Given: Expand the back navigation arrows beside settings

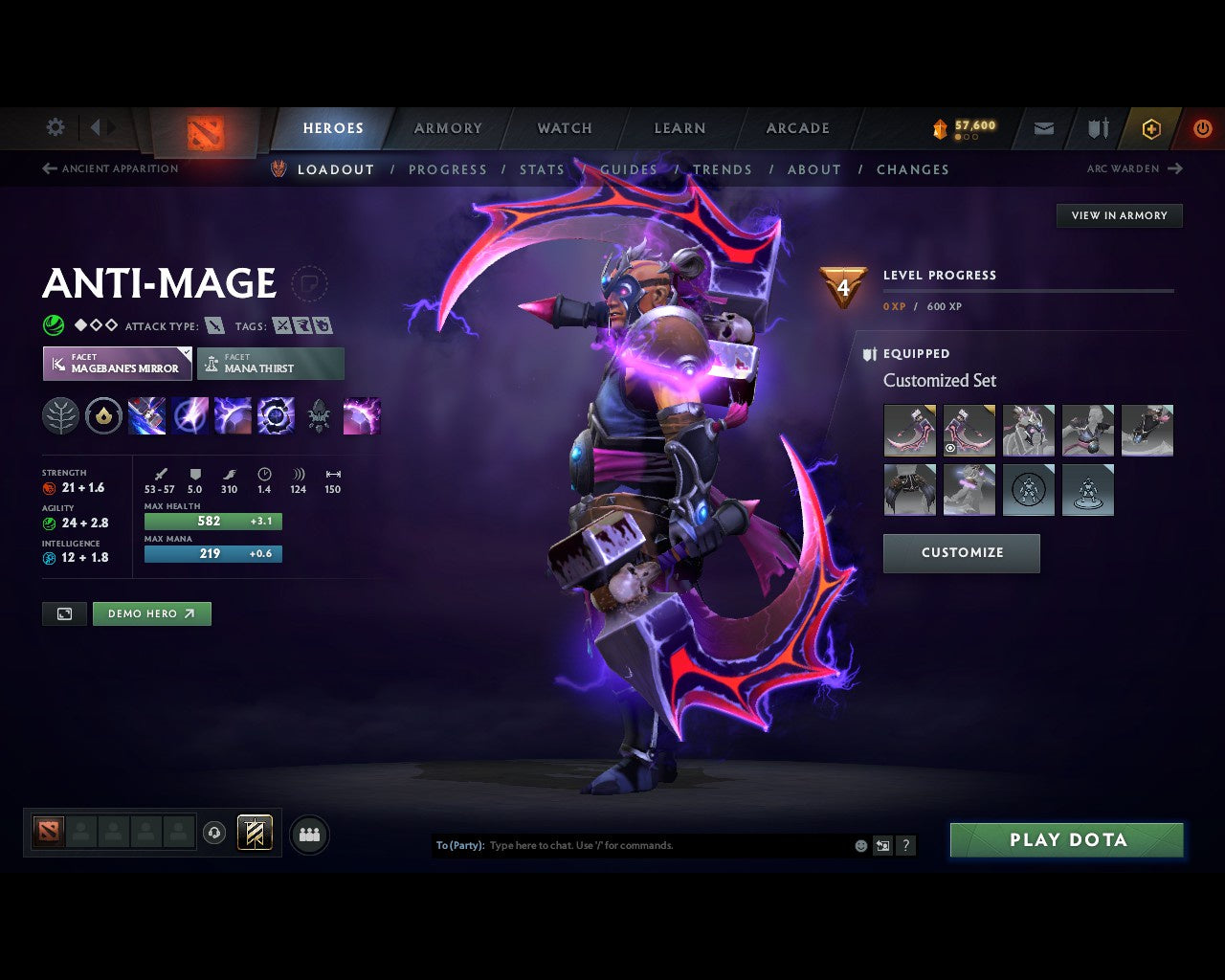Looking at the screenshot, I should click(100, 127).
